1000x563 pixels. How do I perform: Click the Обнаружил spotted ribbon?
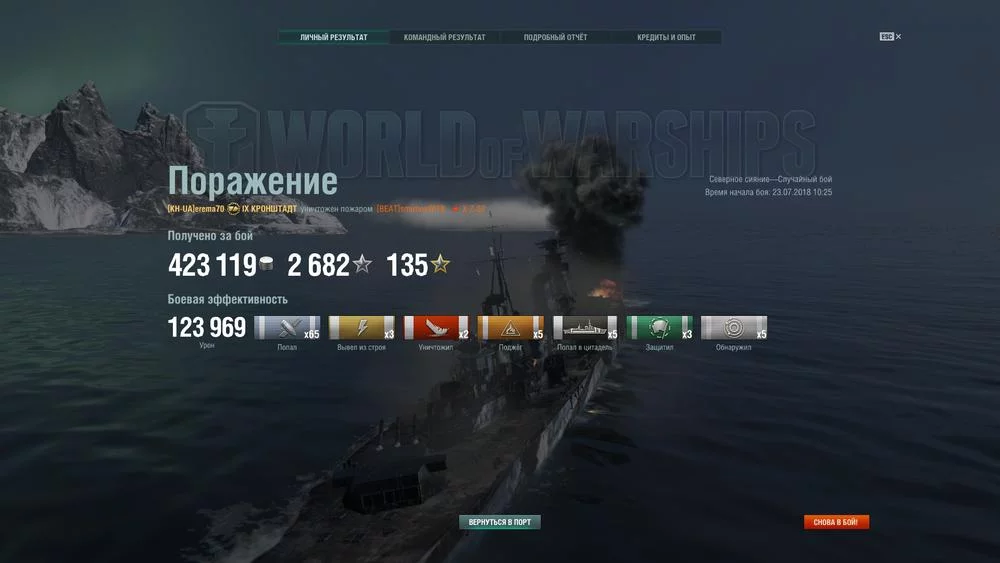tap(734, 328)
